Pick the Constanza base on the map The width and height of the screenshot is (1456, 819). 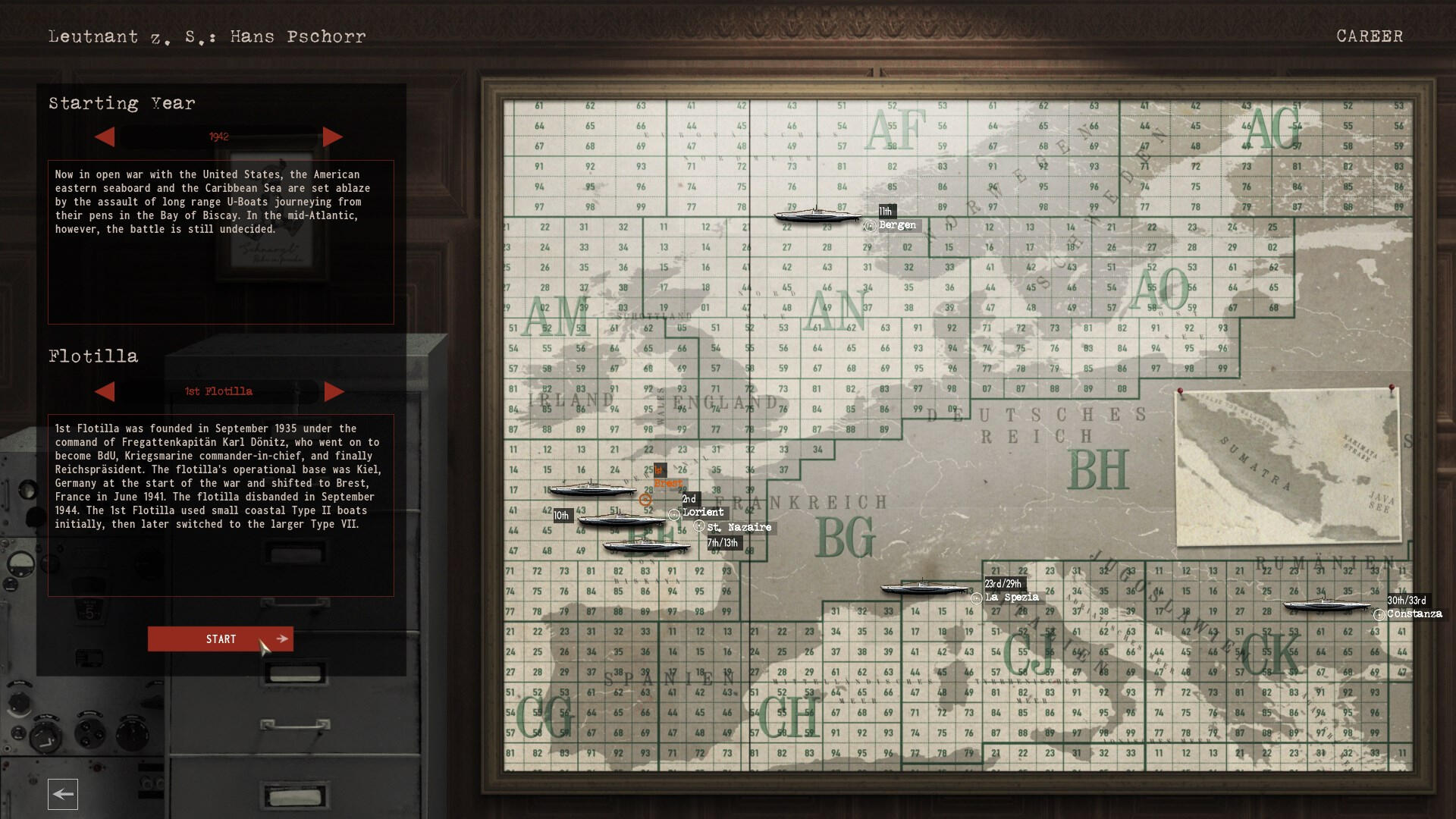click(x=1379, y=615)
